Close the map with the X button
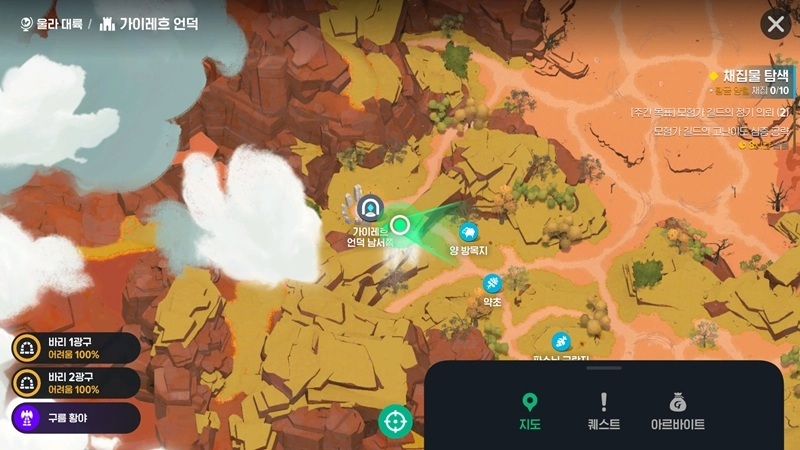Viewport: 800px width, 450px height. tap(775, 24)
